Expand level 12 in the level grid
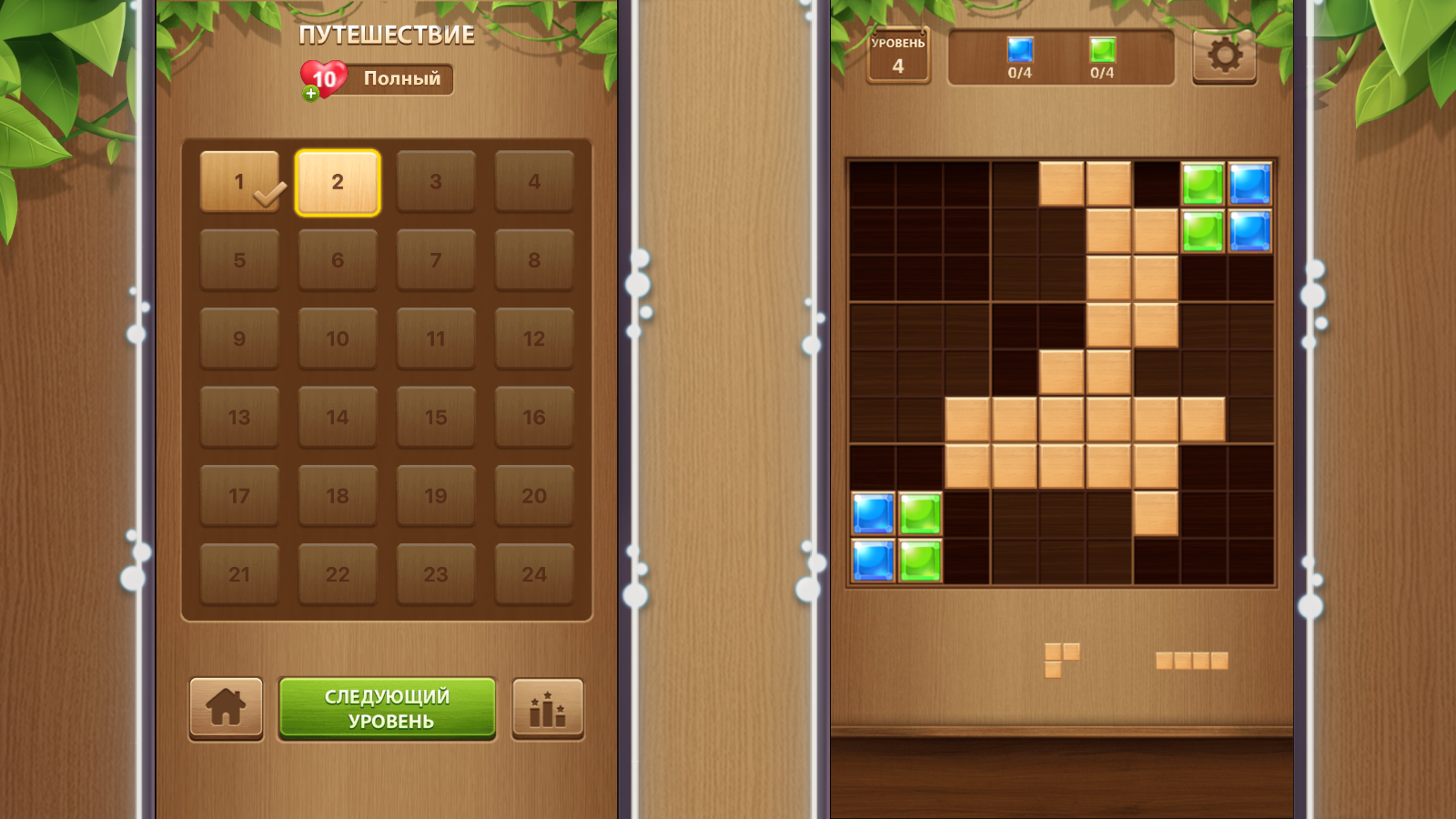 (x=534, y=339)
